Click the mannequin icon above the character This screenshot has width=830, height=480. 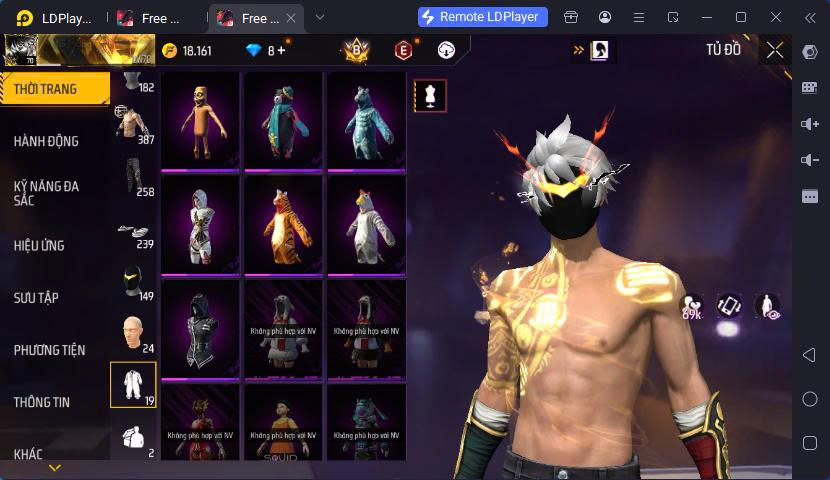pyautogui.click(x=431, y=96)
